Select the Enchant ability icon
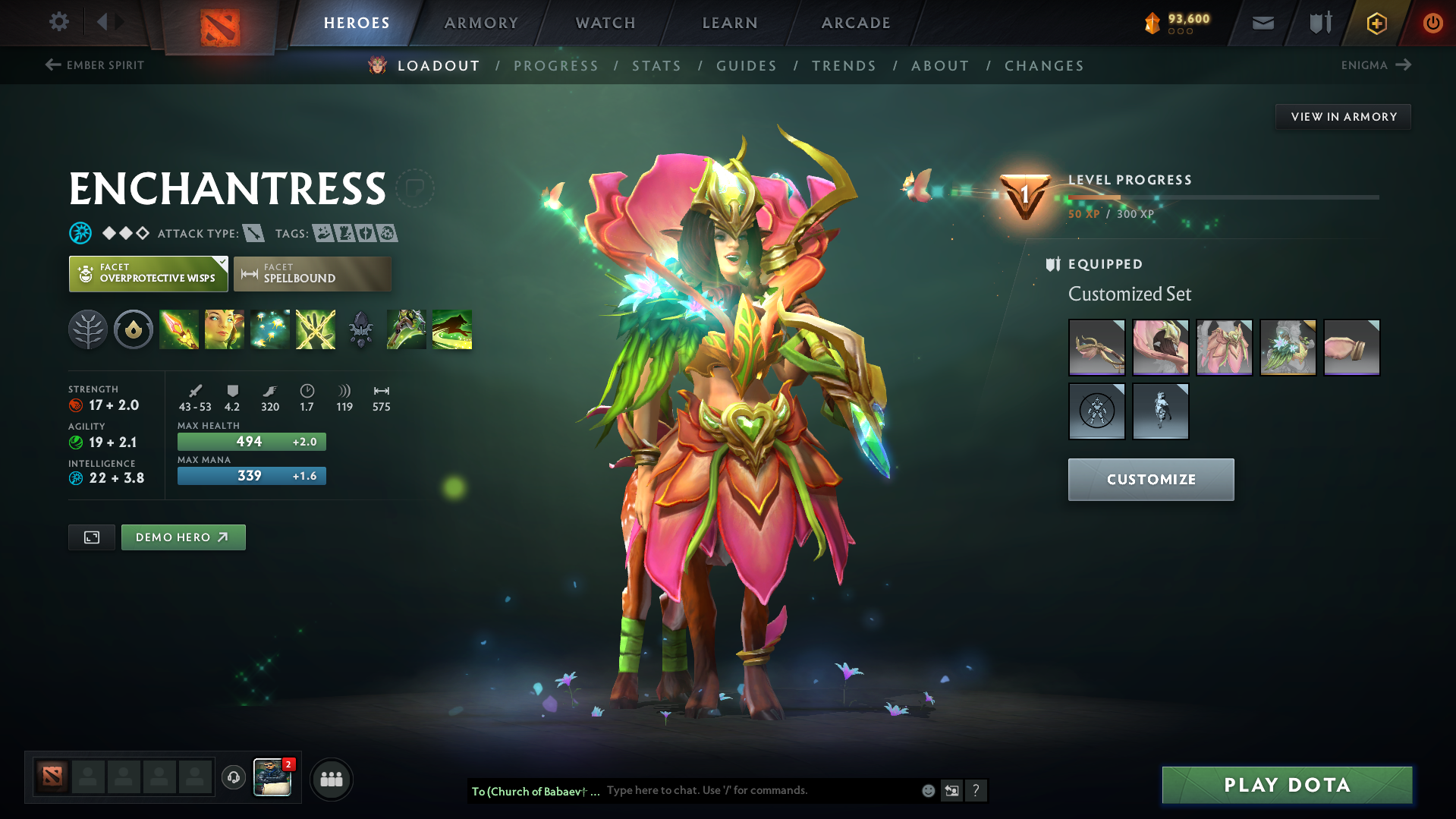 pos(225,329)
